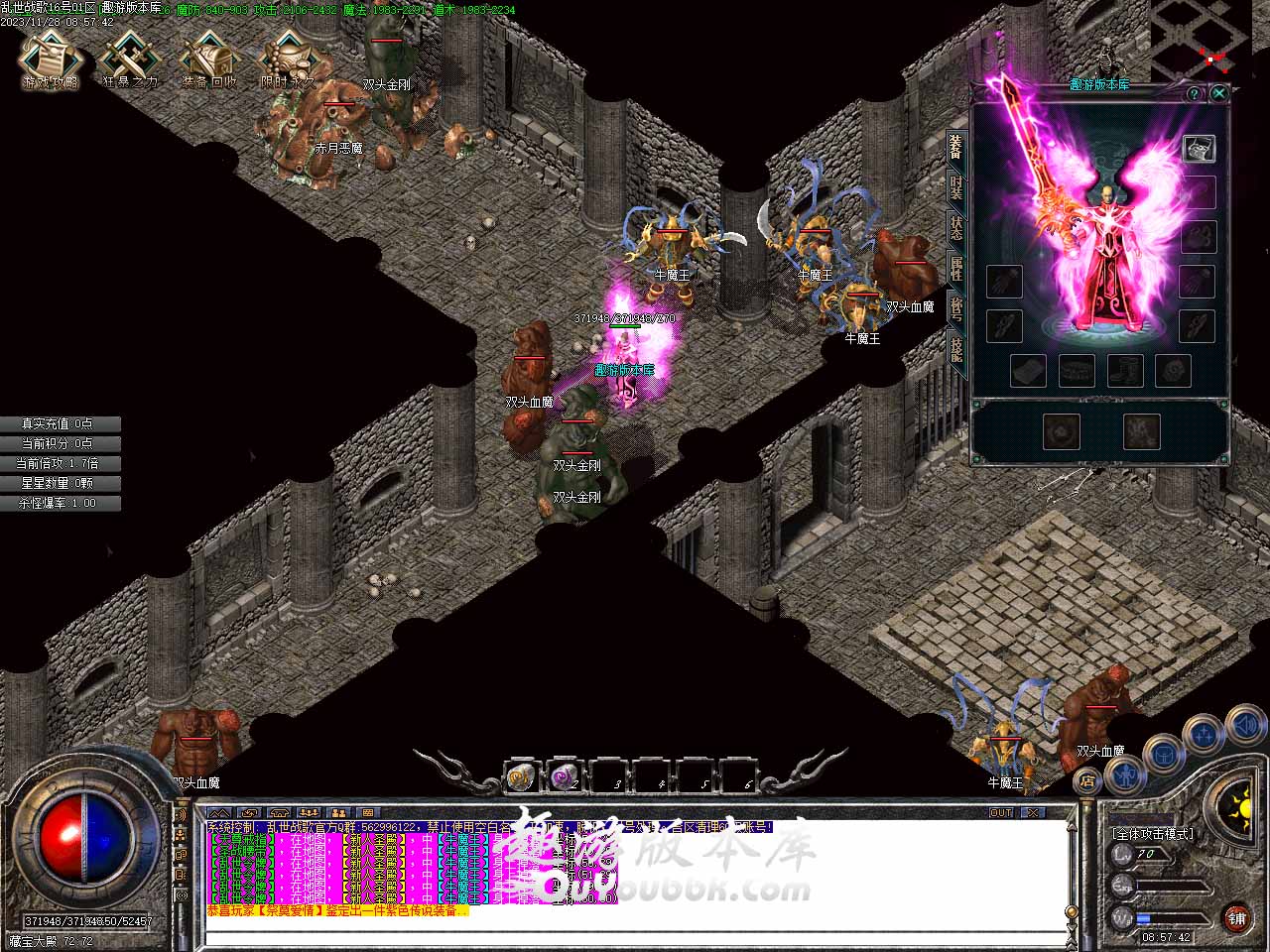
Task: Open the 游戏攻略 game guide icon
Action: point(50,59)
